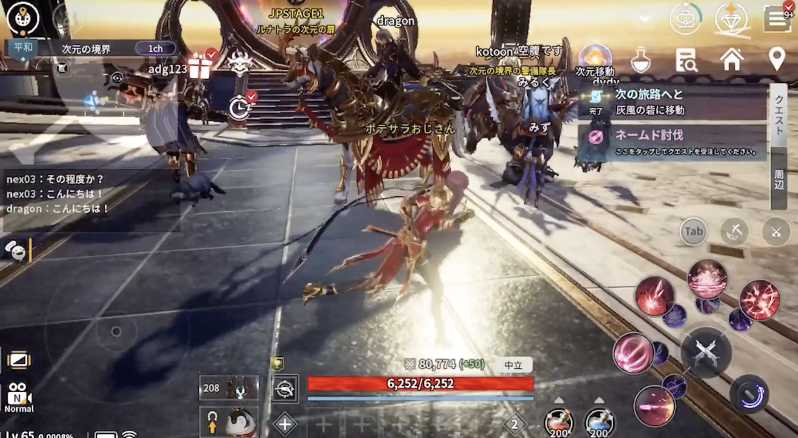Click the 中立 status button
The height and width of the screenshot is (438, 798).
pos(513,365)
